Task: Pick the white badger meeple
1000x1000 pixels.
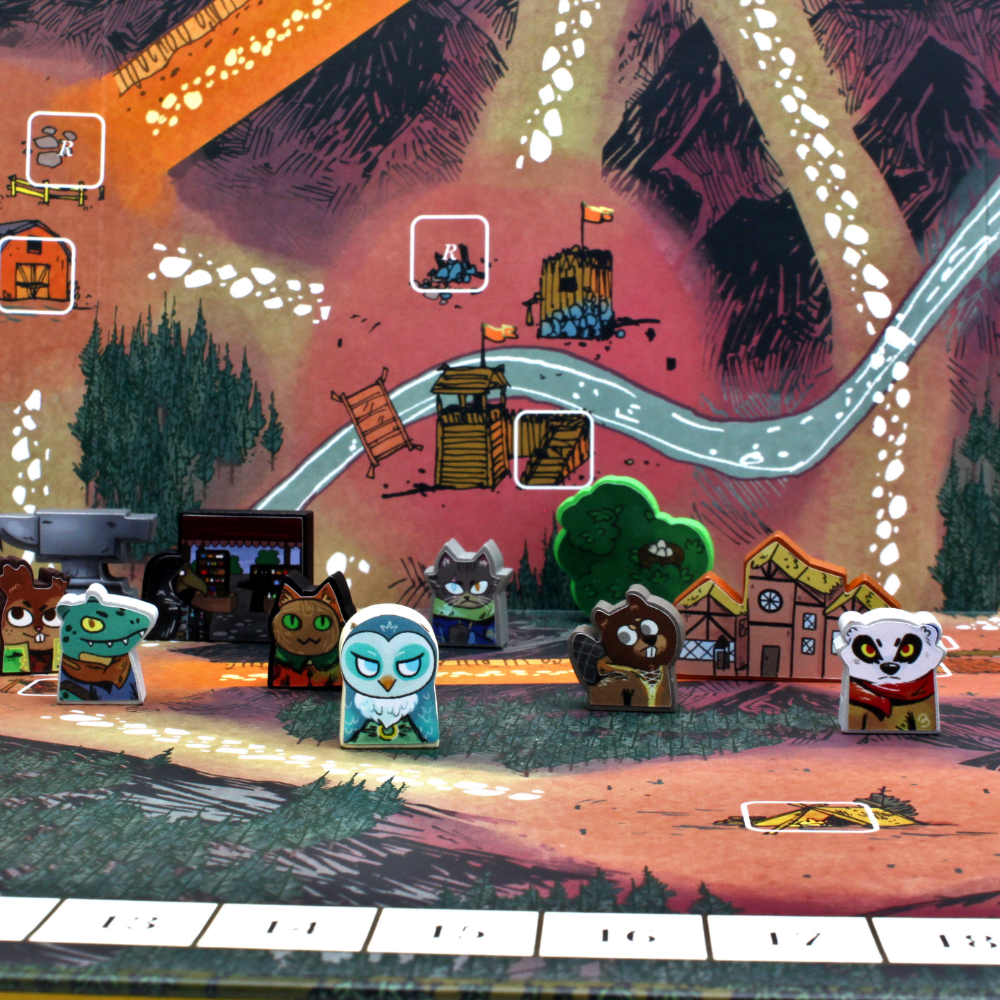Action: pyautogui.click(x=888, y=672)
